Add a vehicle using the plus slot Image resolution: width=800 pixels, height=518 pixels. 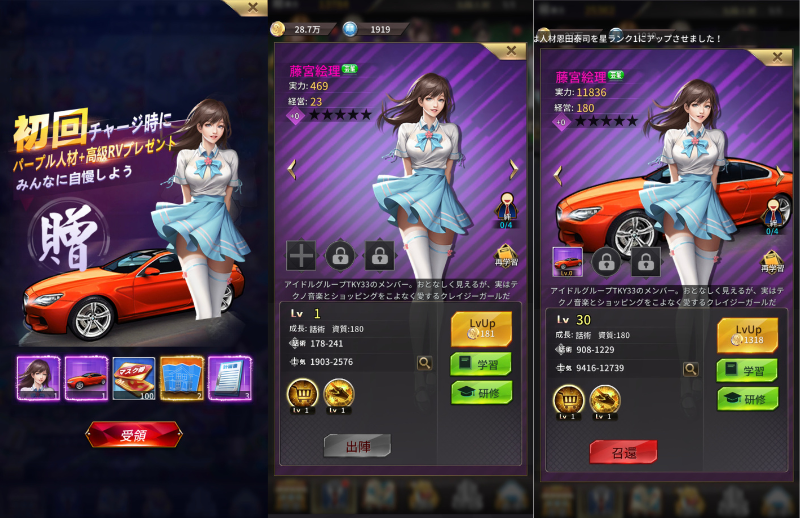coord(301,255)
